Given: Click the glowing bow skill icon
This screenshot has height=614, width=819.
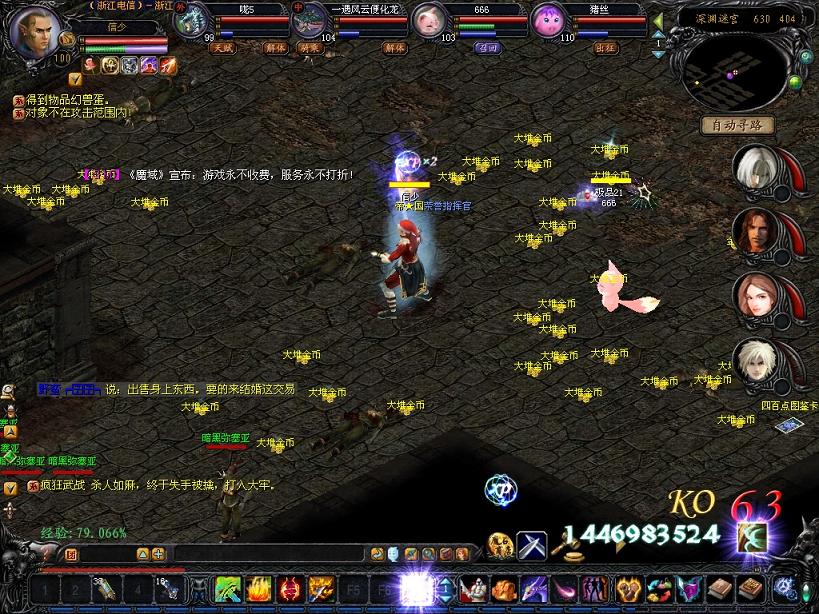Looking at the screenshot, I should click(751, 537).
